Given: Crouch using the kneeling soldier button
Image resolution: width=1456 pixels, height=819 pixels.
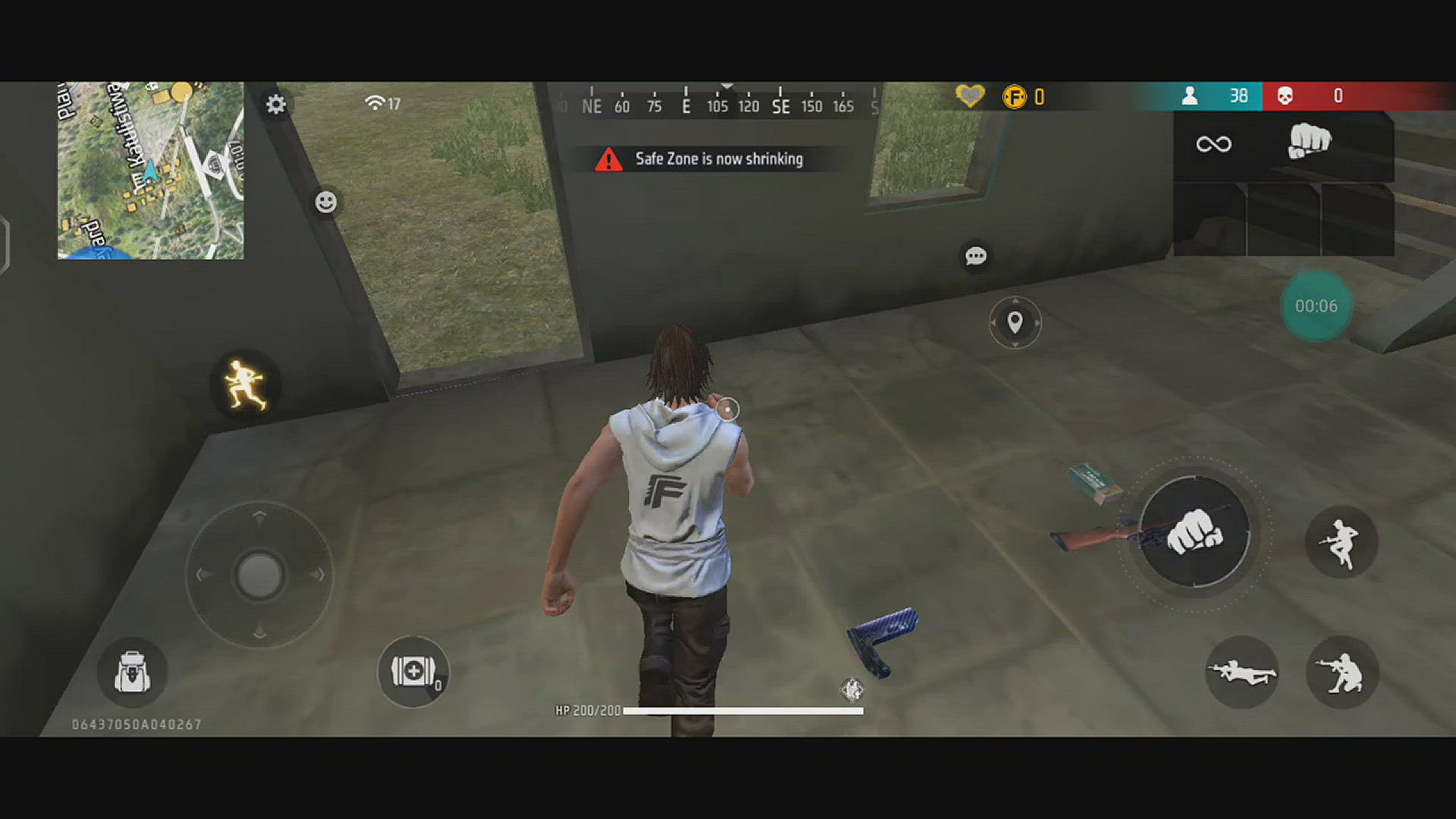Looking at the screenshot, I should (1341, 673).
